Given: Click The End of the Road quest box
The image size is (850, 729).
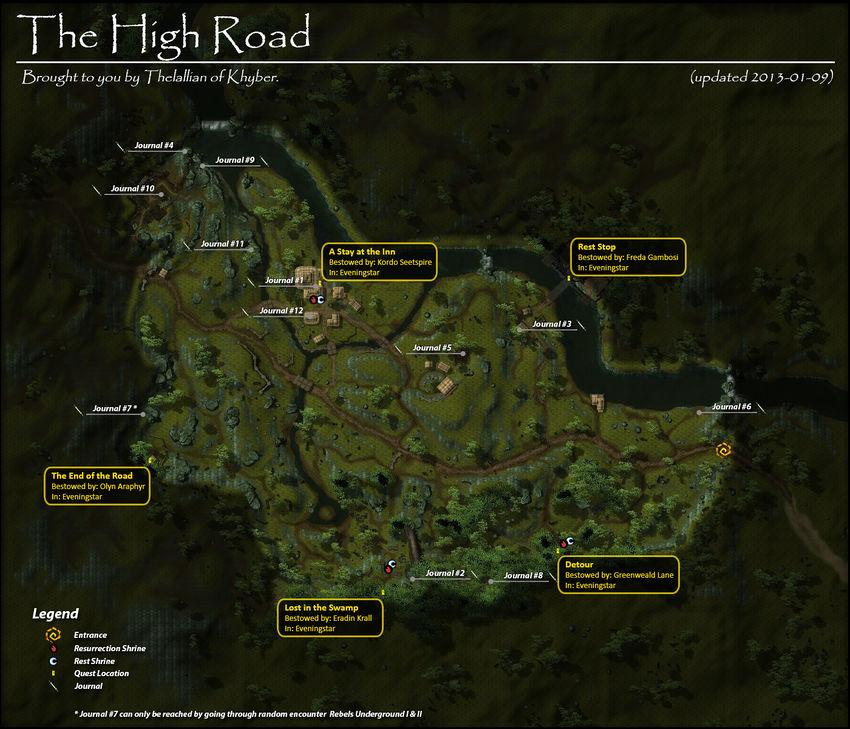Looking at the screenshot, I should coord(98,486).
